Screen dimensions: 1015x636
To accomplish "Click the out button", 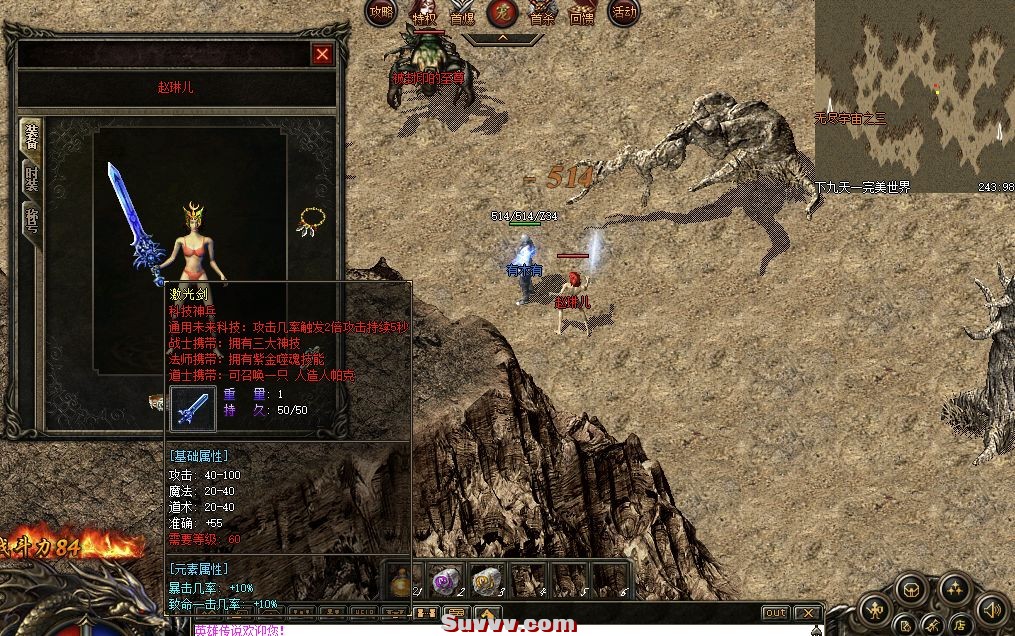I will tap(775, 613).
